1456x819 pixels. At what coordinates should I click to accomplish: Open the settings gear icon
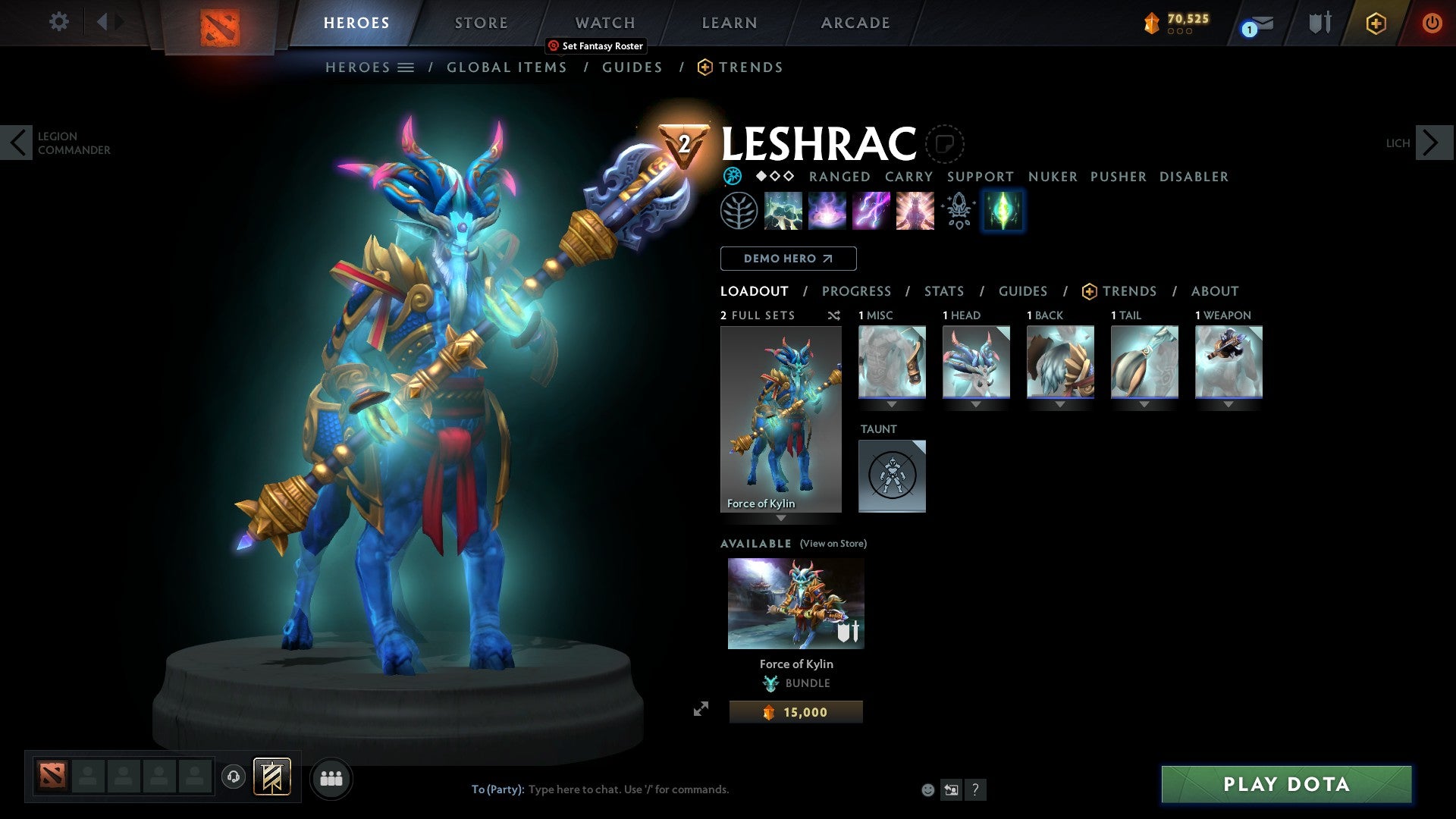58,22
